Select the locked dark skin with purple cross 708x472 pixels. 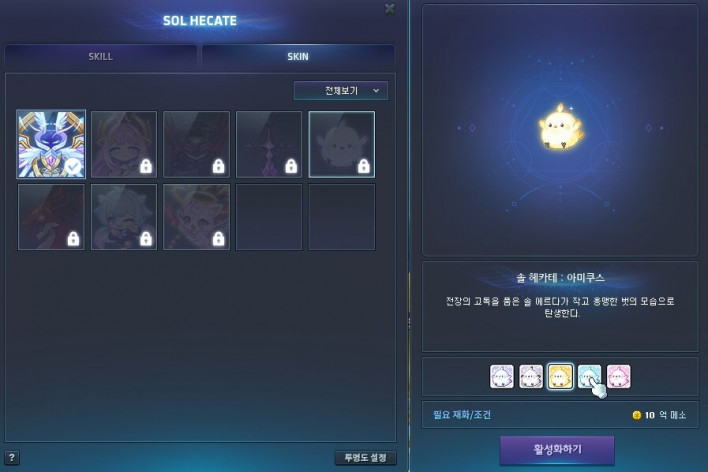(x=269, y=144)
